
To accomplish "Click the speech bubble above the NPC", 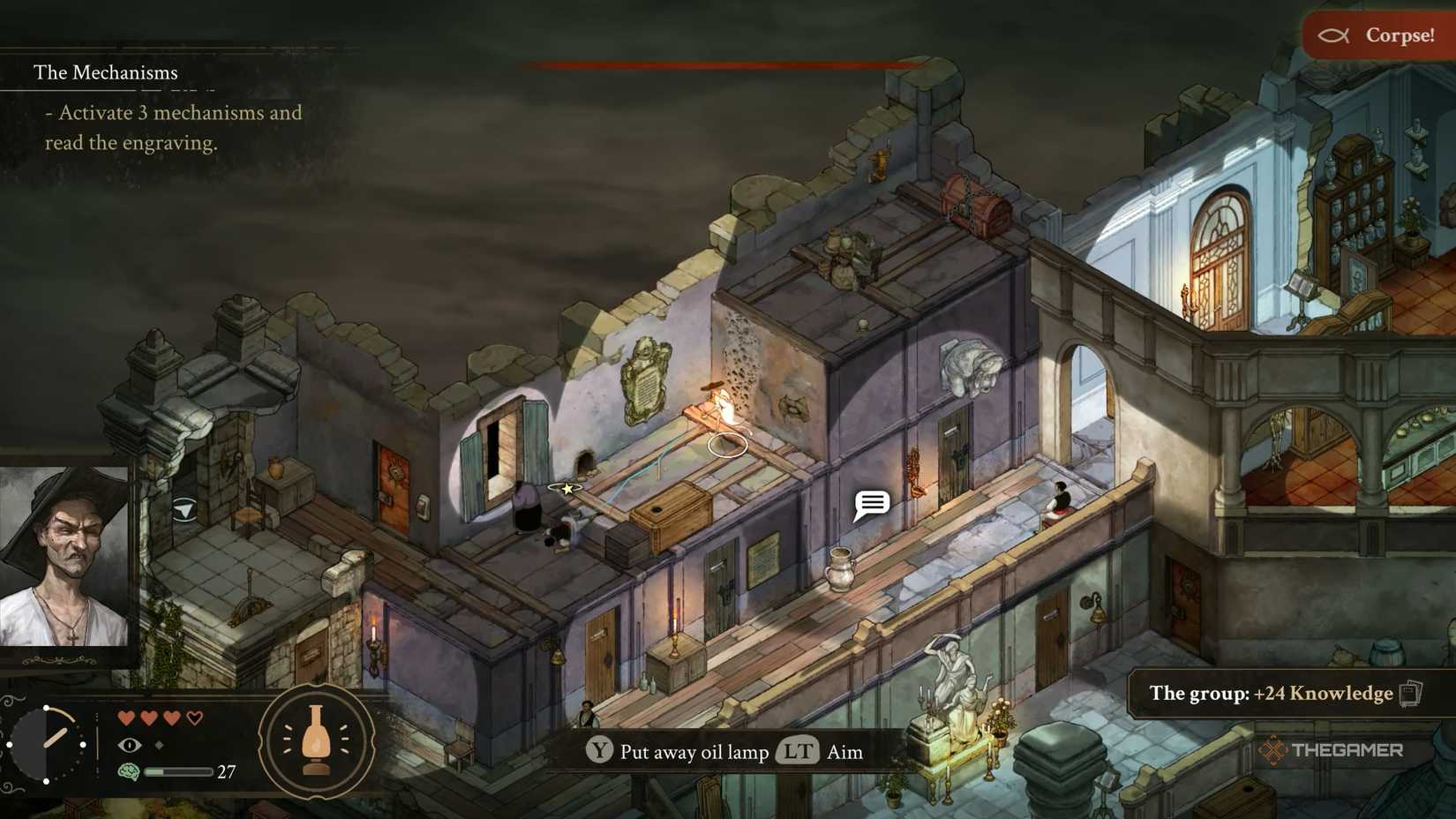I will click(870, 504).
